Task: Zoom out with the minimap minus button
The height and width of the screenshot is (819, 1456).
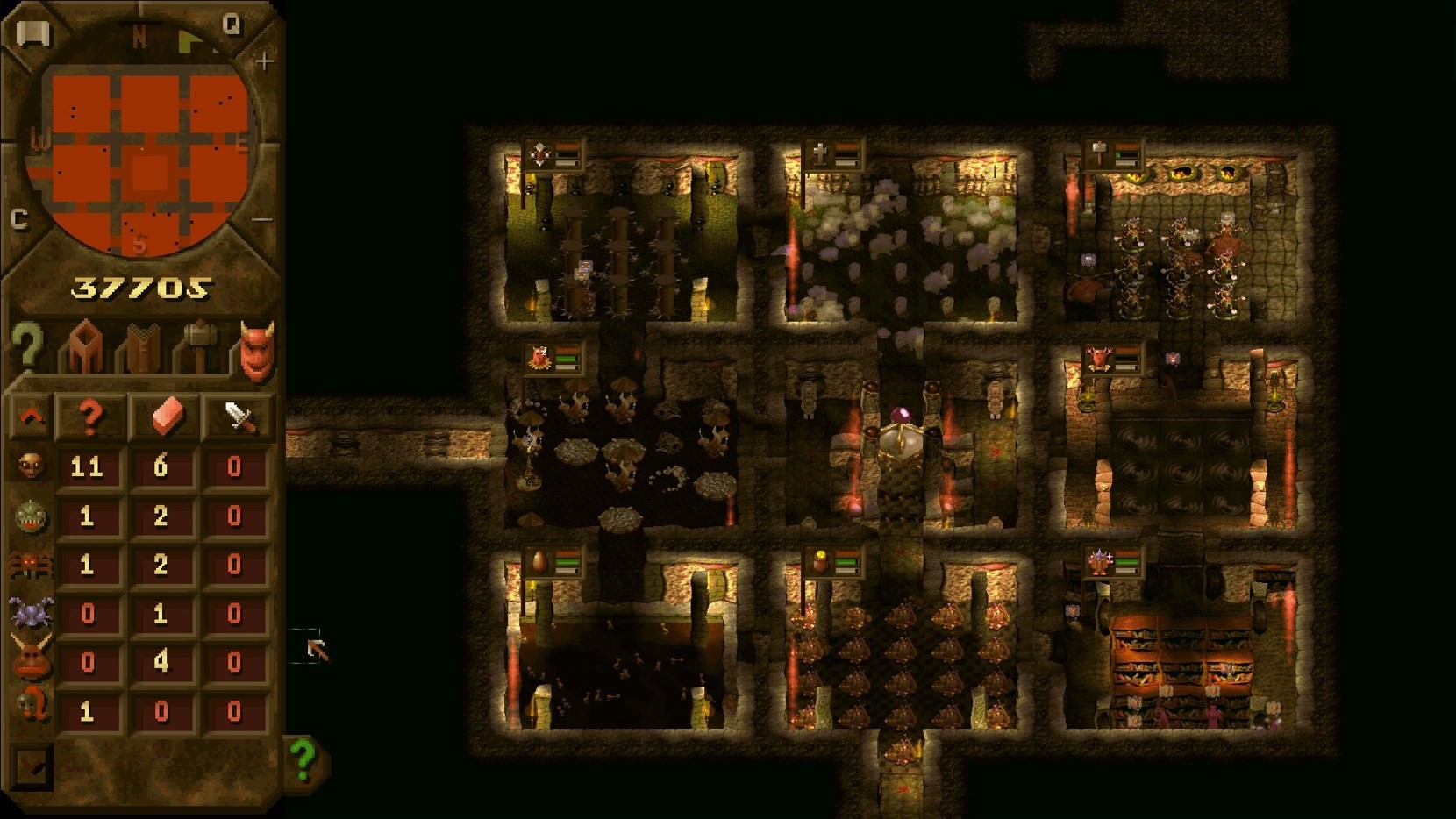Action: [x=263, y=219]
